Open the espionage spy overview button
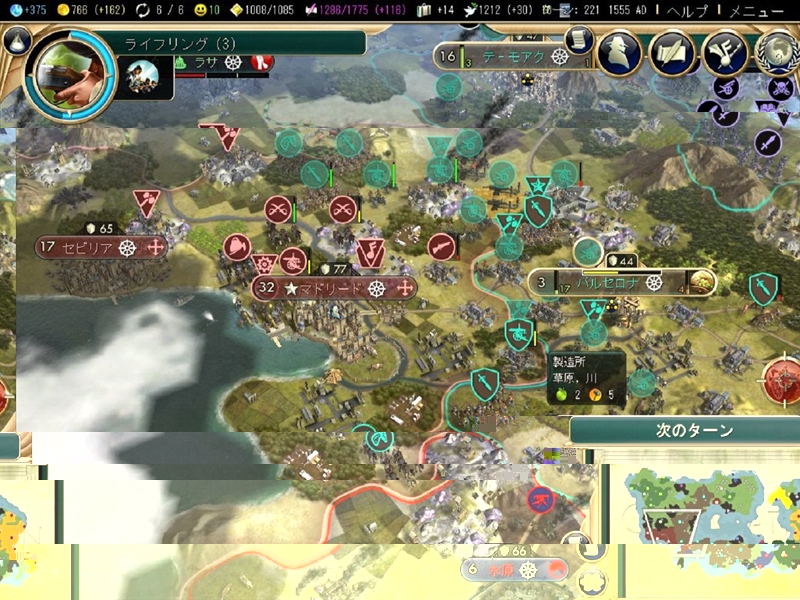 click(x=619, y=53)
